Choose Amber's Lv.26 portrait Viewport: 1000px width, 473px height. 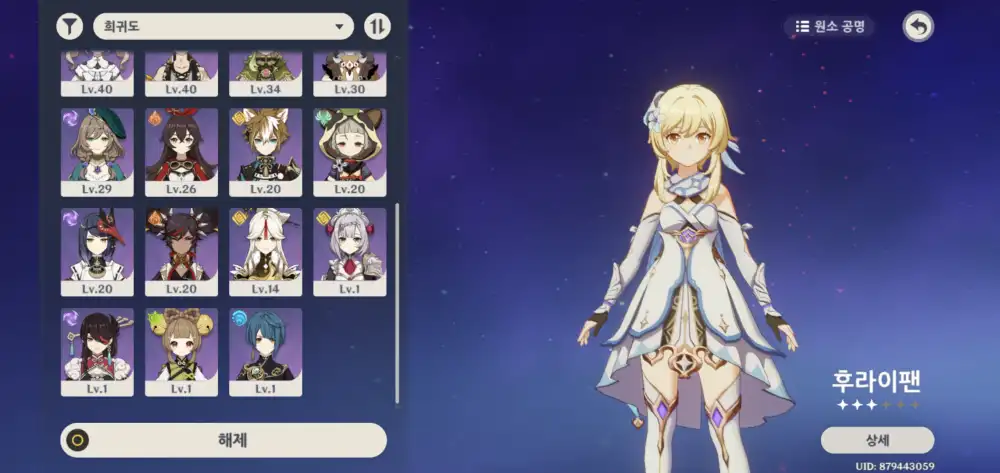(x=181, y=151)
